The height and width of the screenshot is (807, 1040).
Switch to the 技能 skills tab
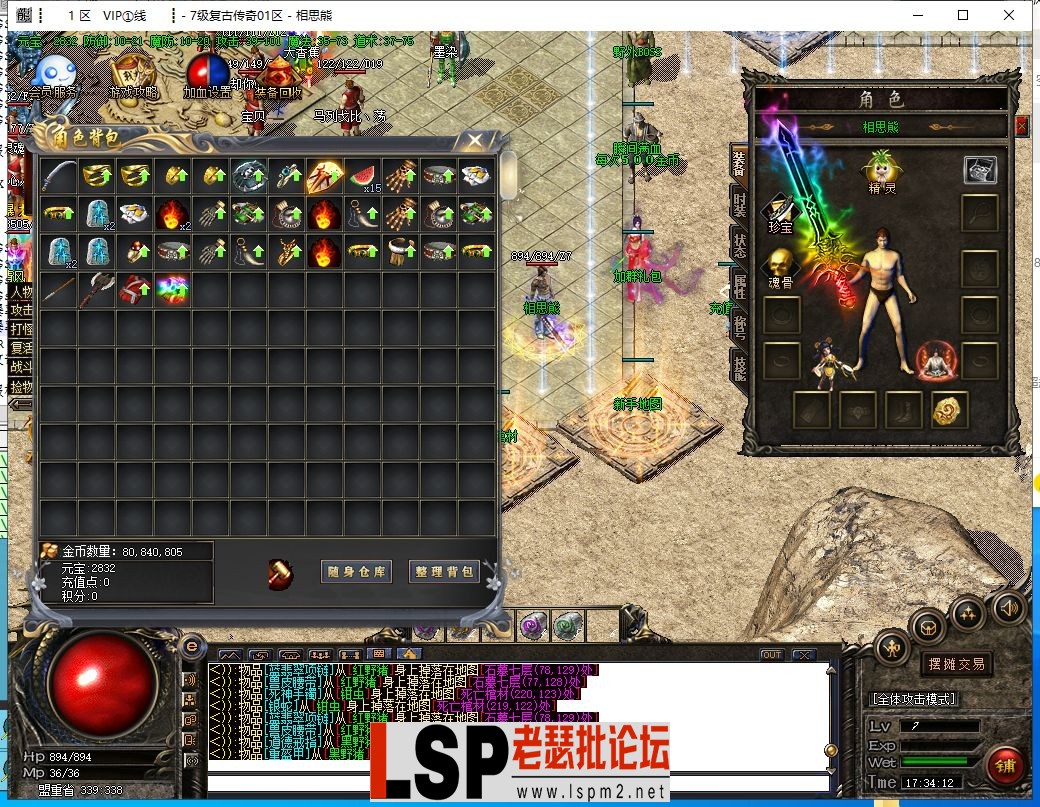pyautogui.click(x=739, y=367)
